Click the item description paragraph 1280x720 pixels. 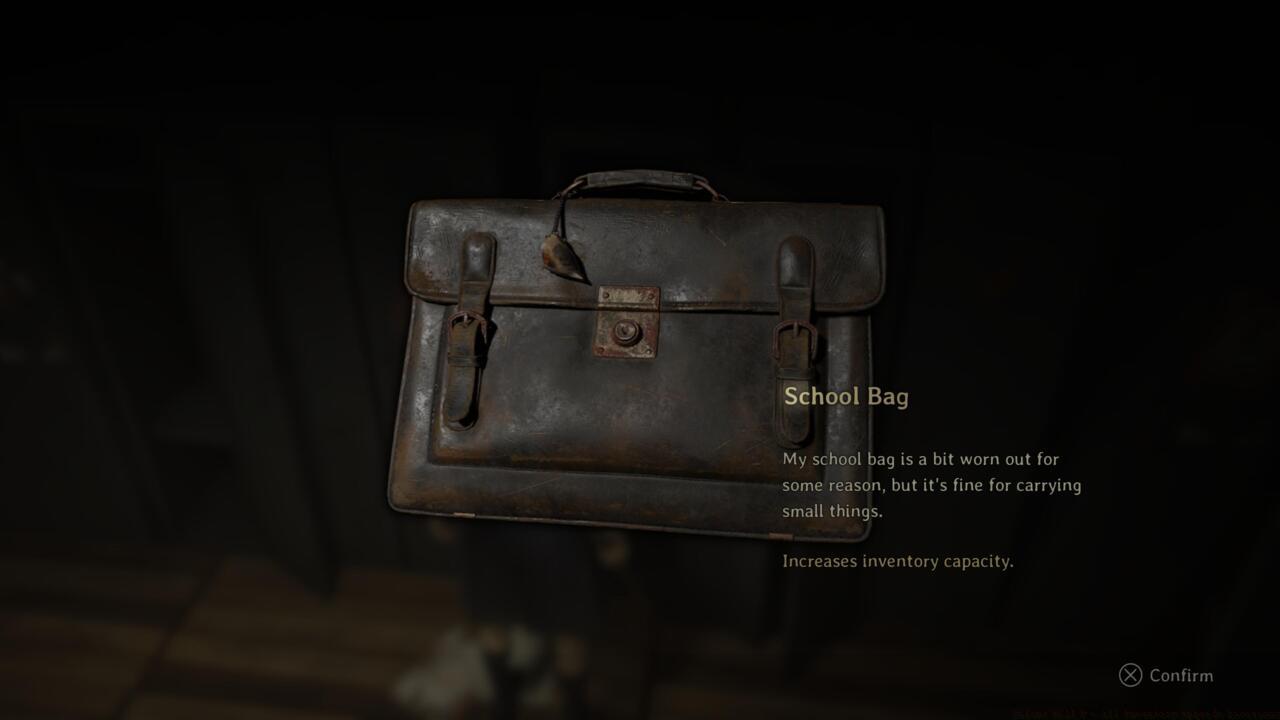pos(930,485)
